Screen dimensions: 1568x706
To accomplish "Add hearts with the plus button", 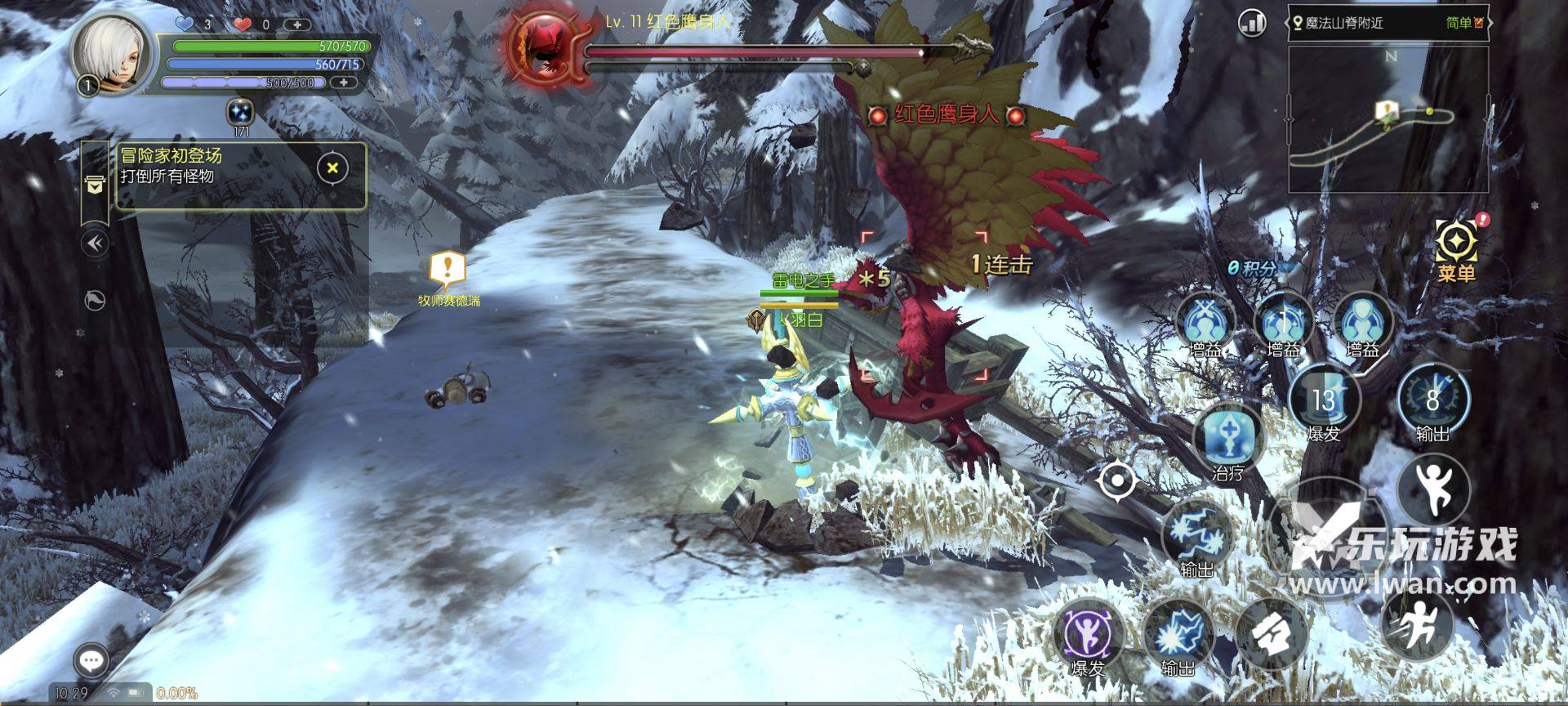I will (x=296, y=25).
